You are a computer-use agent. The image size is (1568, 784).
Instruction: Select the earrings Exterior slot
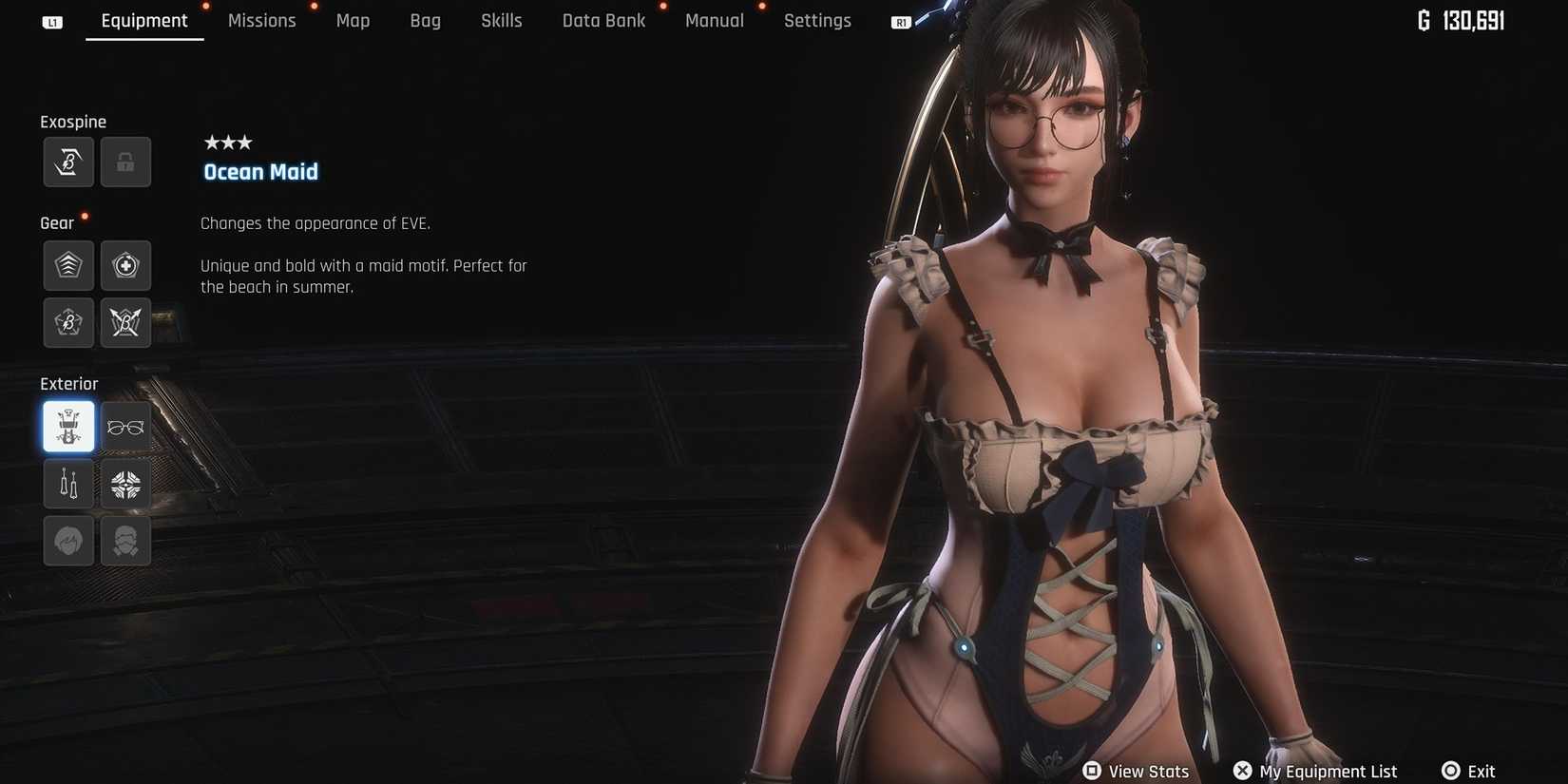pos(68,483)
